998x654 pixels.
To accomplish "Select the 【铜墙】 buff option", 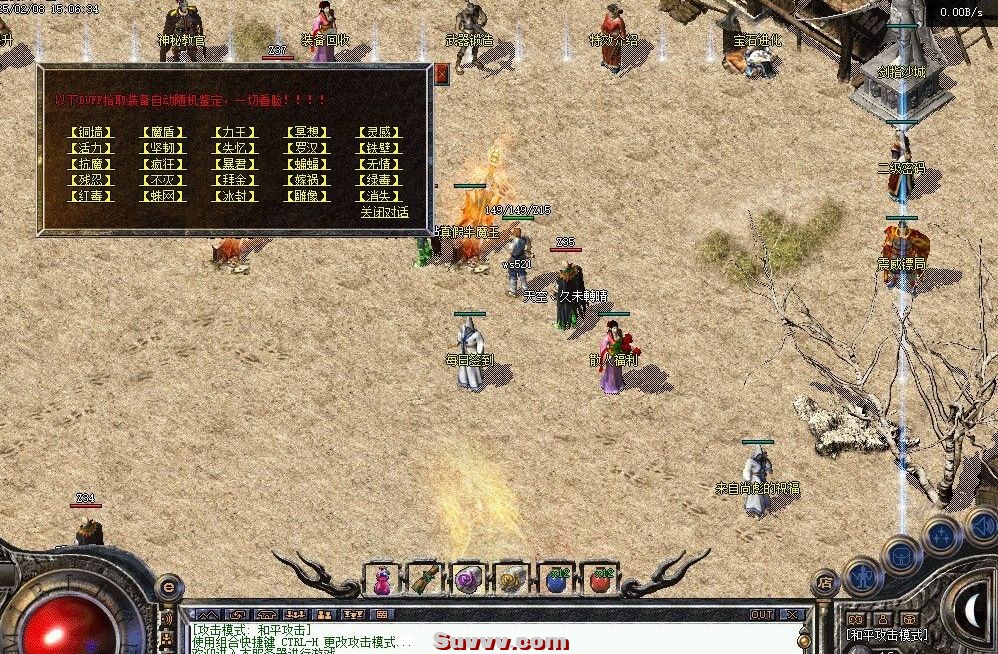I will (91, 132).
